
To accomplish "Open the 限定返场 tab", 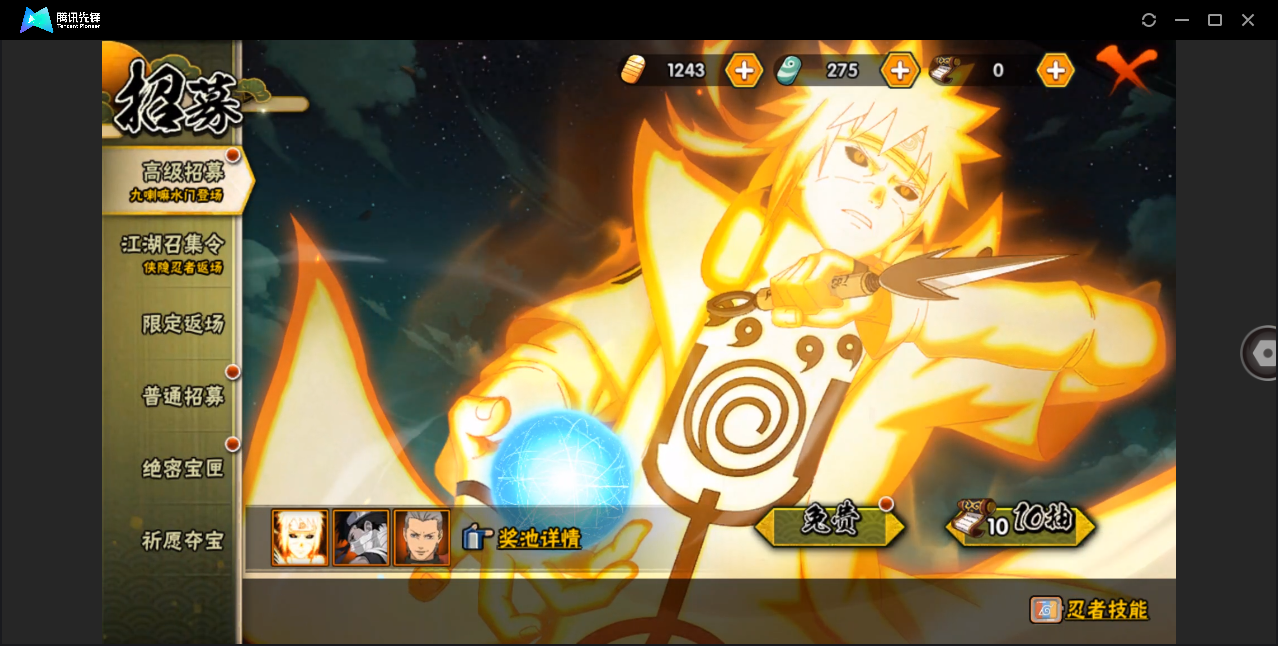I will pyautogui.click(x=182, y=324).
